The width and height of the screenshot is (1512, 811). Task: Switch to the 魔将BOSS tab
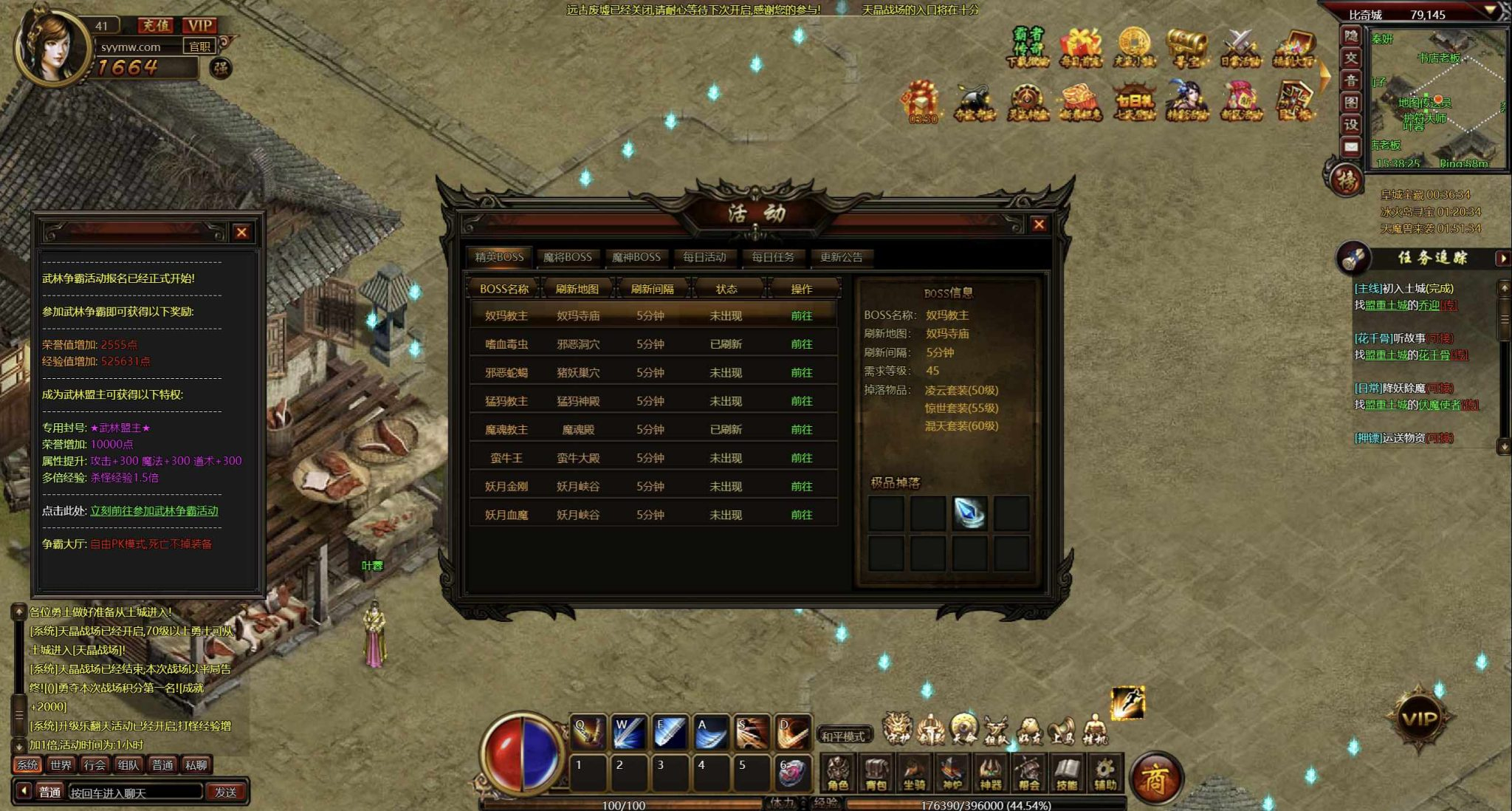click(x=567, y=257)
